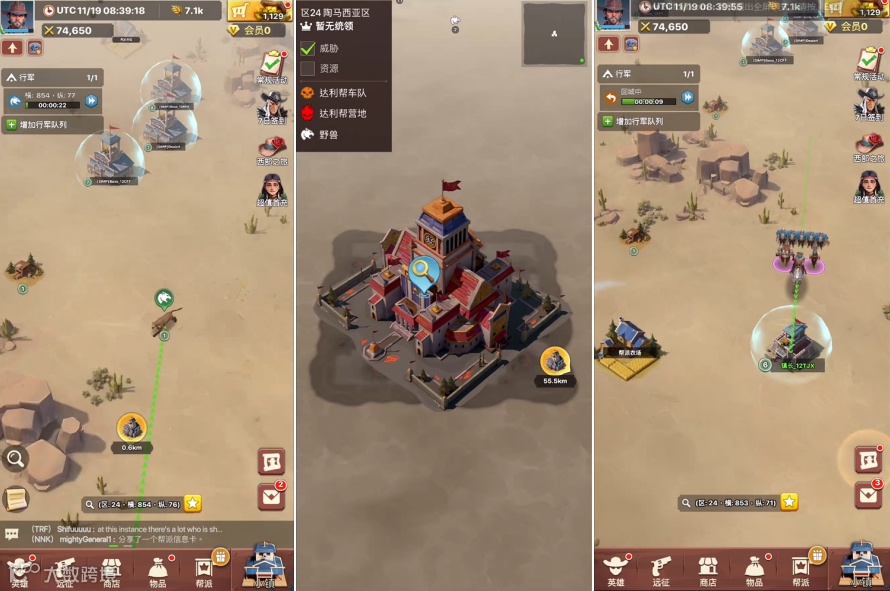The height and width of the screenshot is (591, 890).
Task: Open the mail icon showing badge 2
Action: [x=271, y=495]
